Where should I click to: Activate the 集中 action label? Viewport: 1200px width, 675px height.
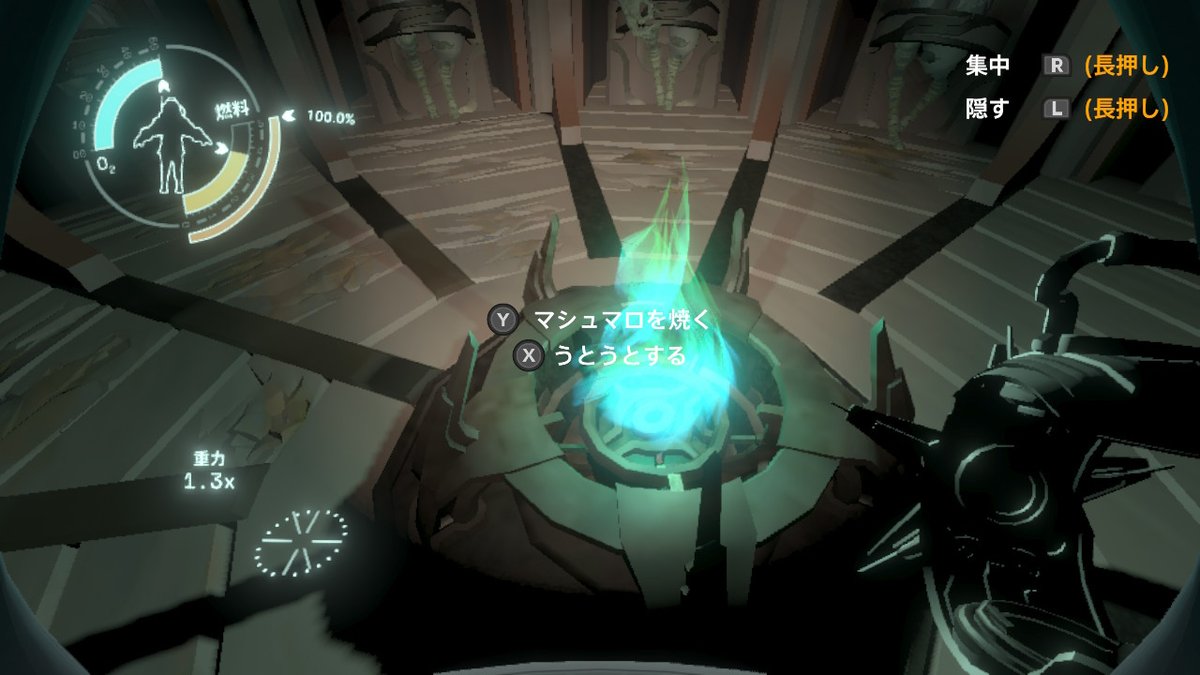click(987, 66)
